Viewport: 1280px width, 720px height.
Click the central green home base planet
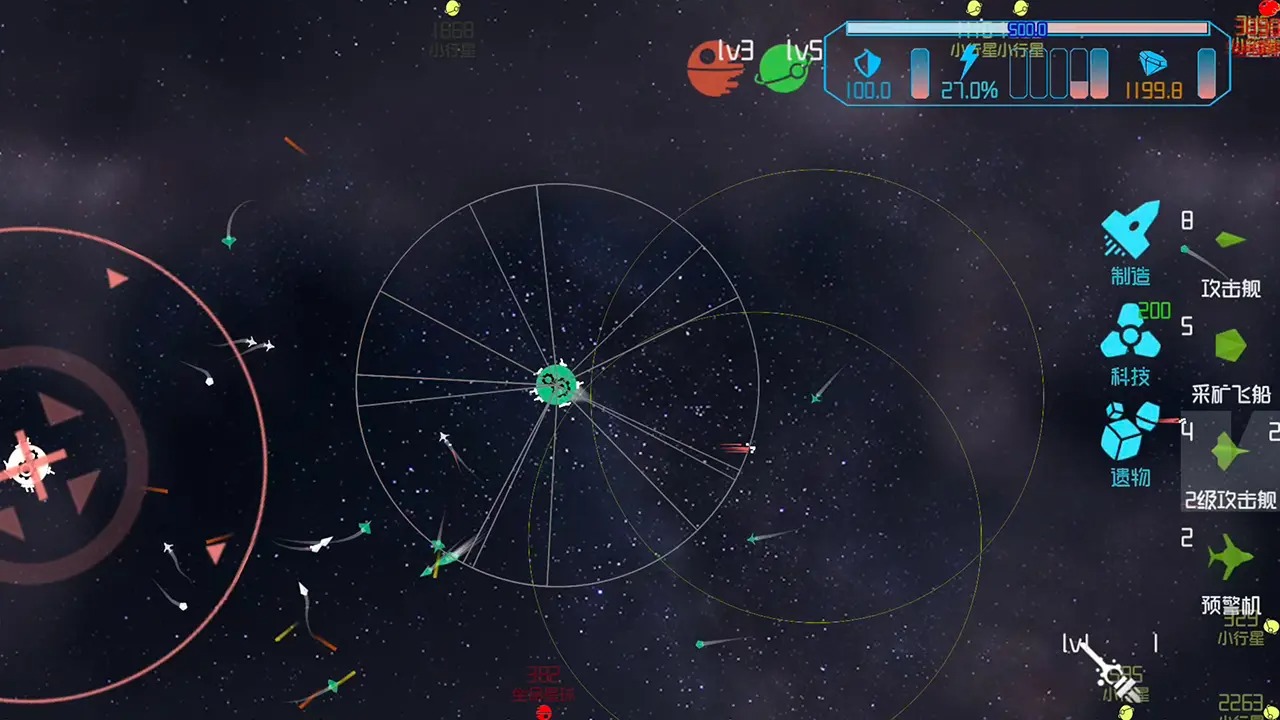tap(555, 386)
